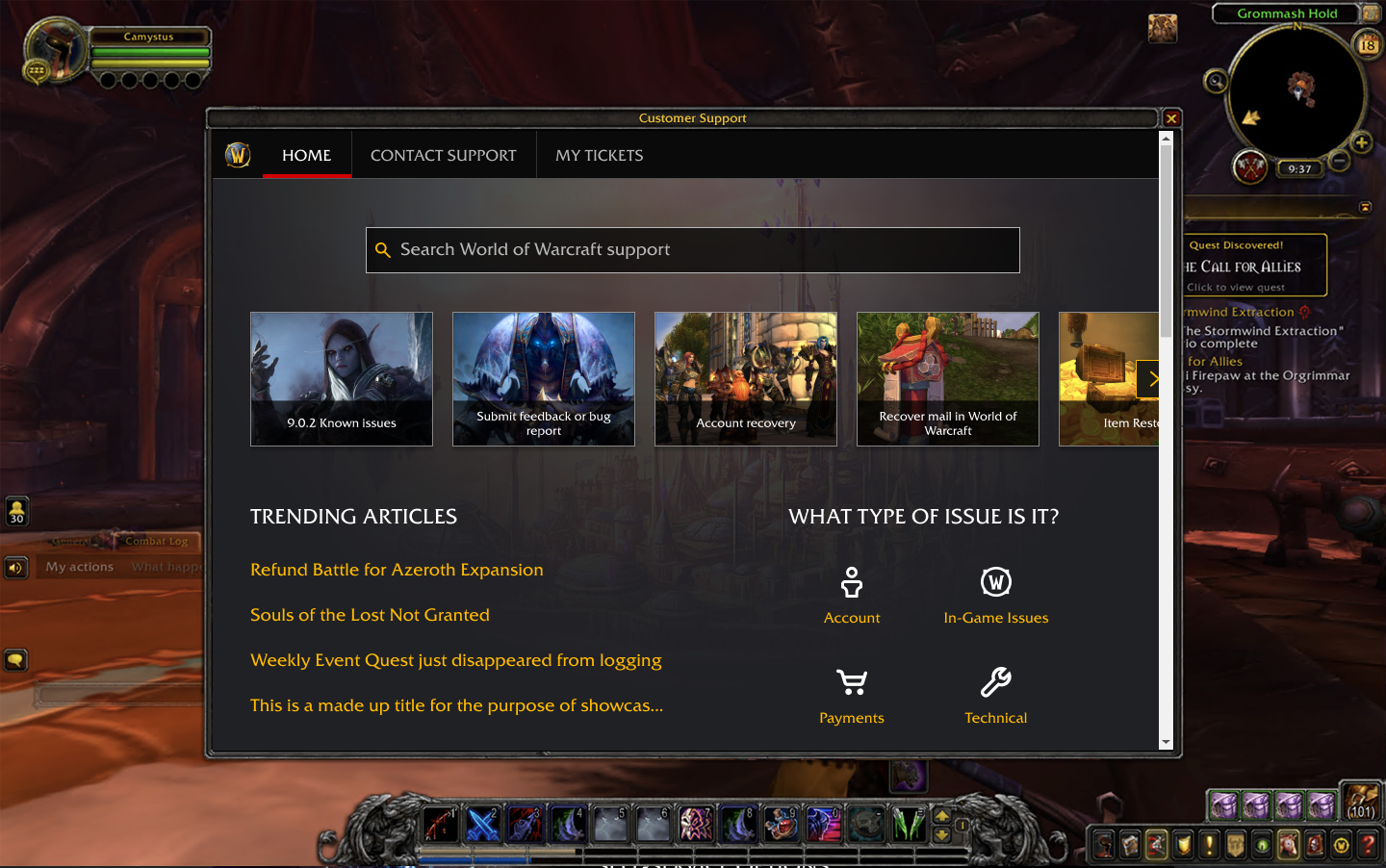Open the Combat Log chat tab
This screenshot has width=1386, height=868.
tap(156, 541)
